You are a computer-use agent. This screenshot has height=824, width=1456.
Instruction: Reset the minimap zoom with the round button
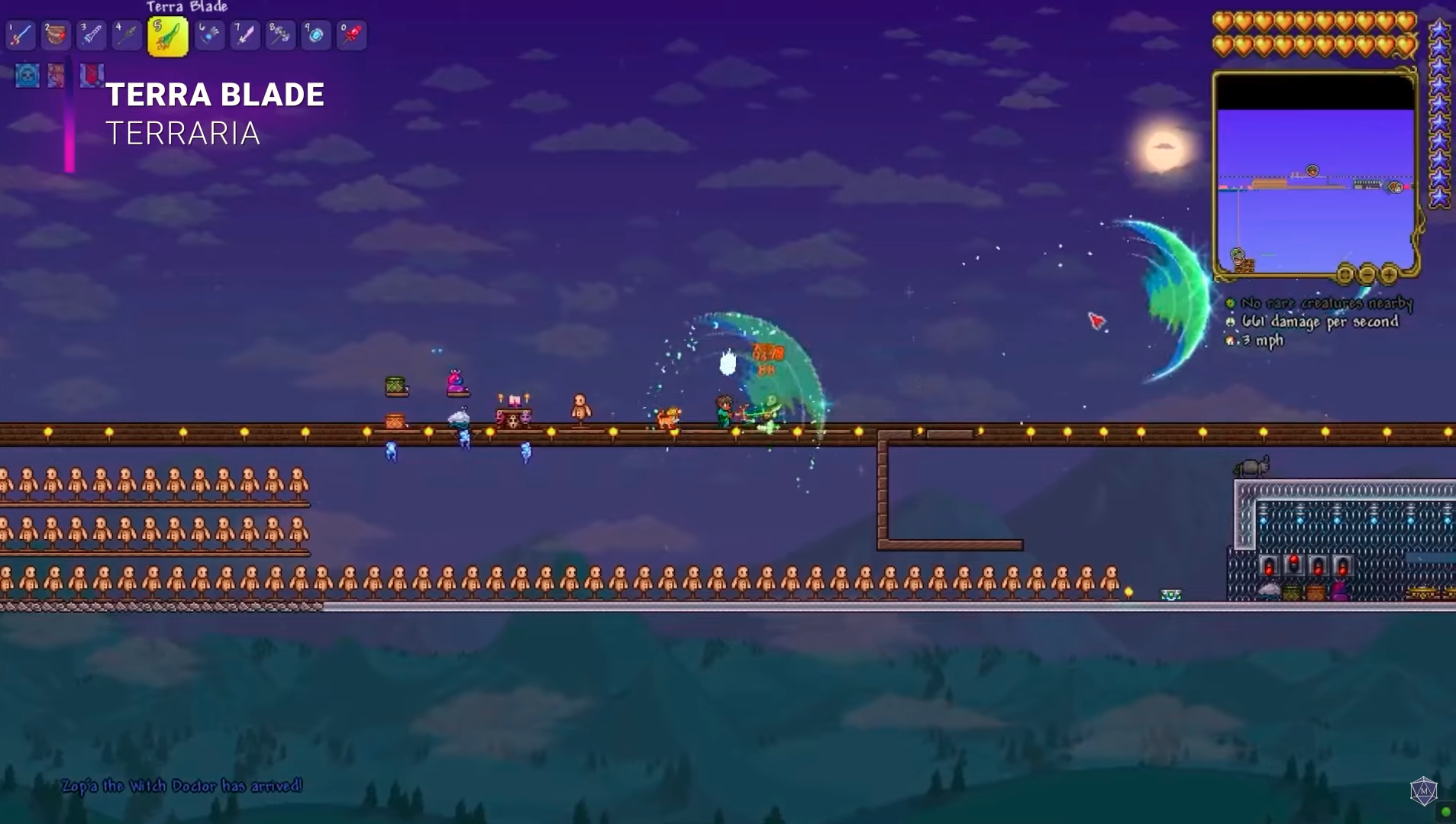tap(1345, 273)
